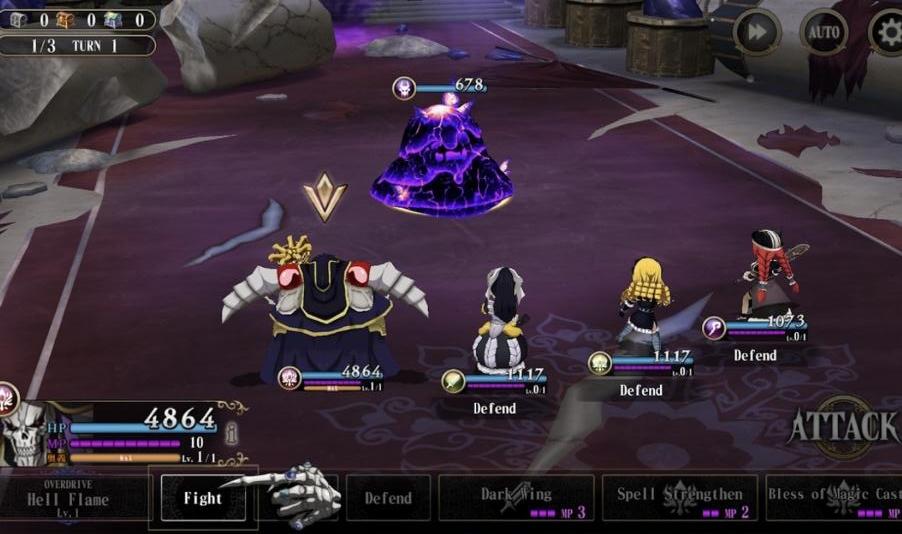Cast the Spell Strengthen skill

point(680,498)
